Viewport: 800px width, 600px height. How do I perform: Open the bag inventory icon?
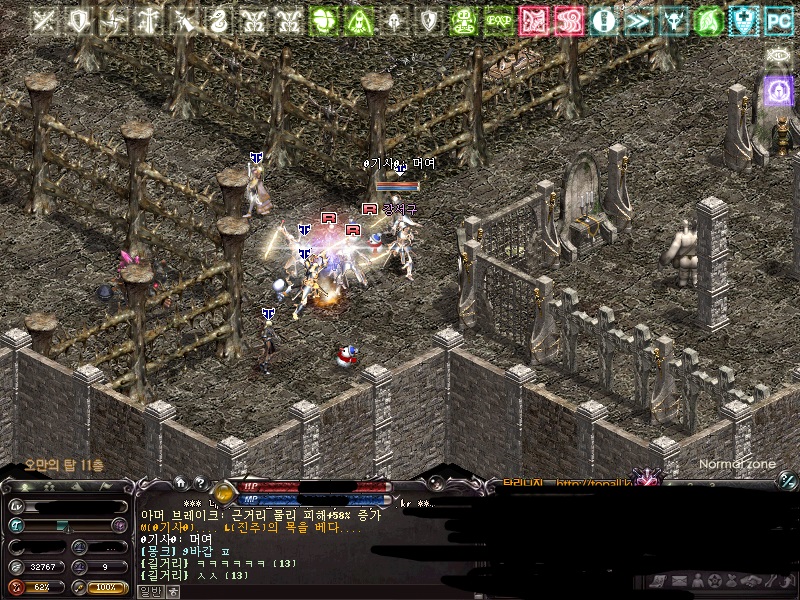(731, 581)
